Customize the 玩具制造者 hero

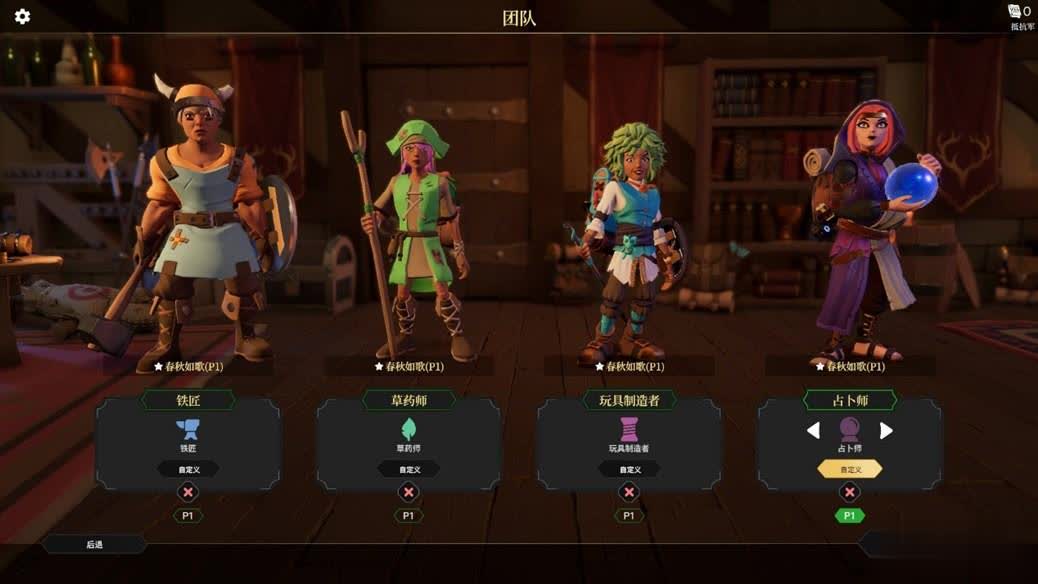pos(629,469)
